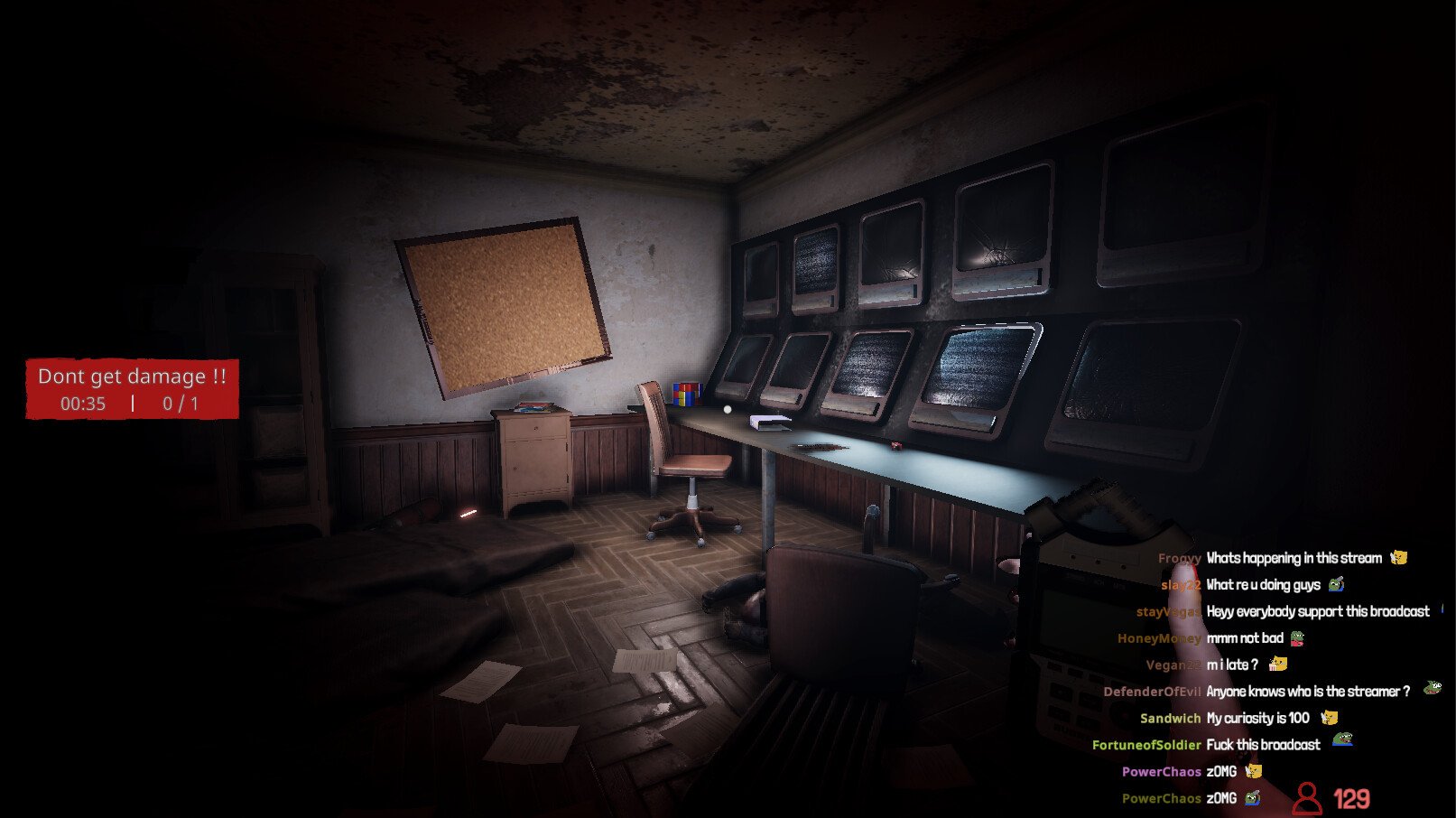This screenshot has width=1456, height=818.
Task: Click Froggy's chat message about the stream
Action: tap(1293, 558)
